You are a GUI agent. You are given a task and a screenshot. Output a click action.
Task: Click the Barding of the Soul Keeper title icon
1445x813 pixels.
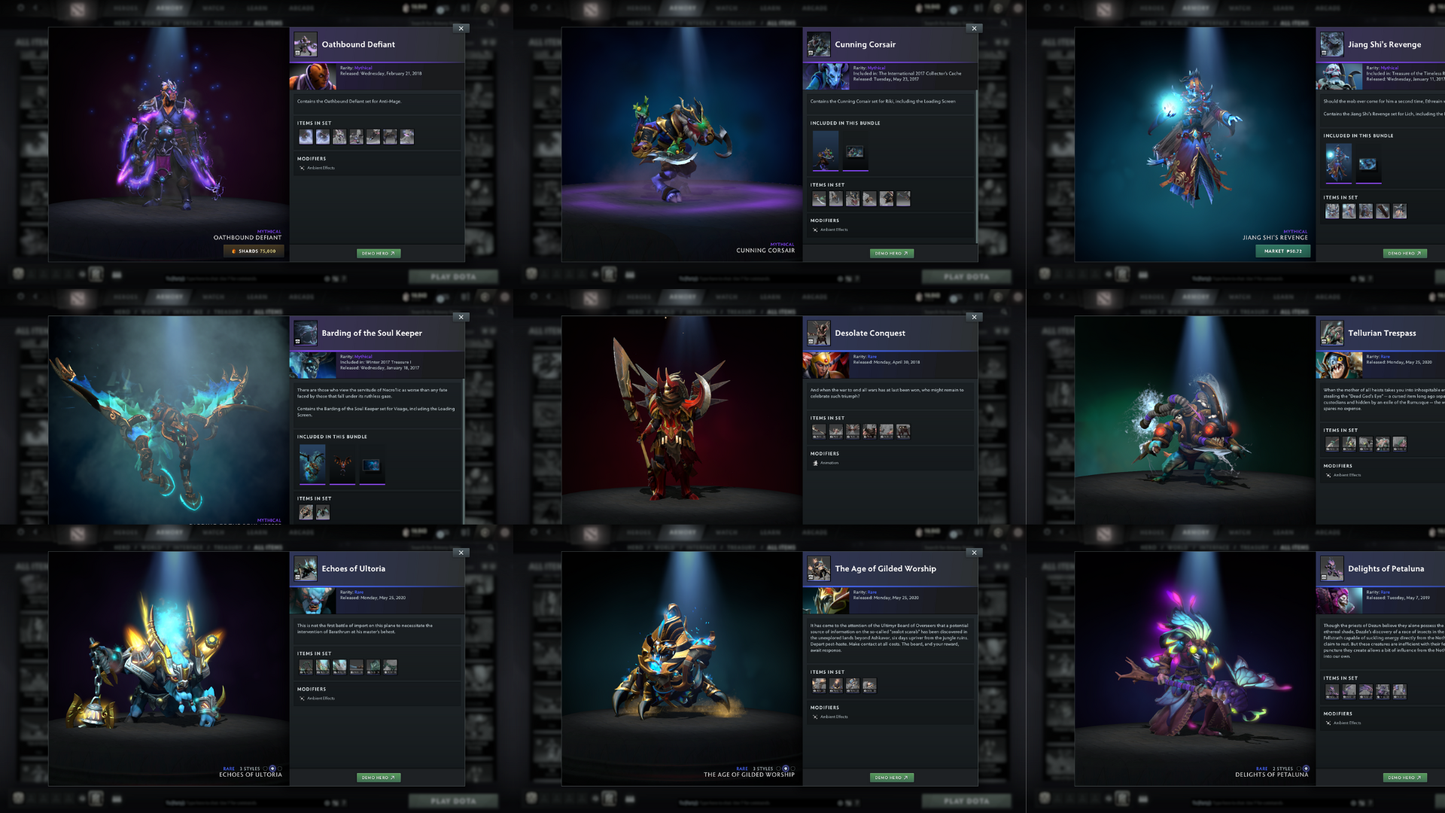(304, 333)
